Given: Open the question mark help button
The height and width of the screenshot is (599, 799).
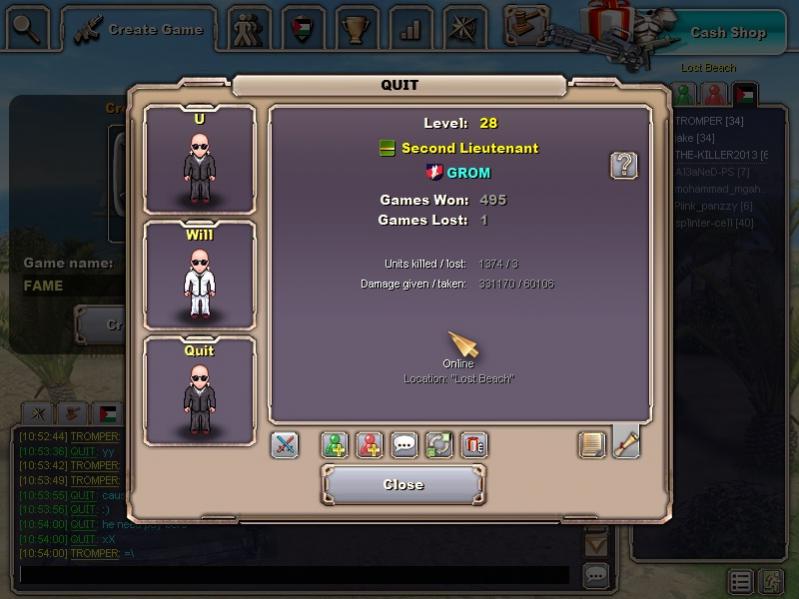Looking at the screenshot, I should click(x=624, y=165).
